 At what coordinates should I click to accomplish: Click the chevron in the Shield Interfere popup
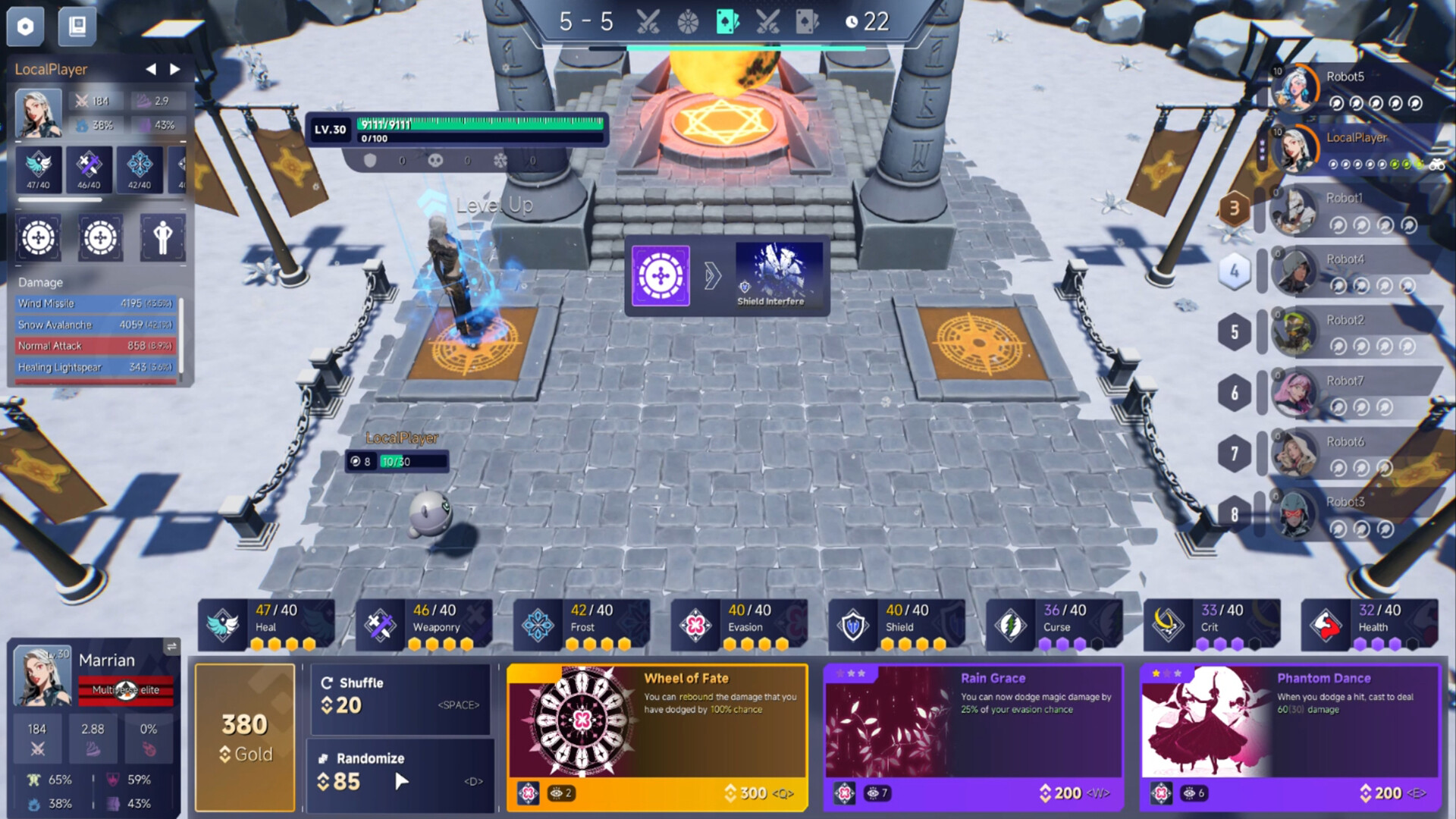coord(711,276)
